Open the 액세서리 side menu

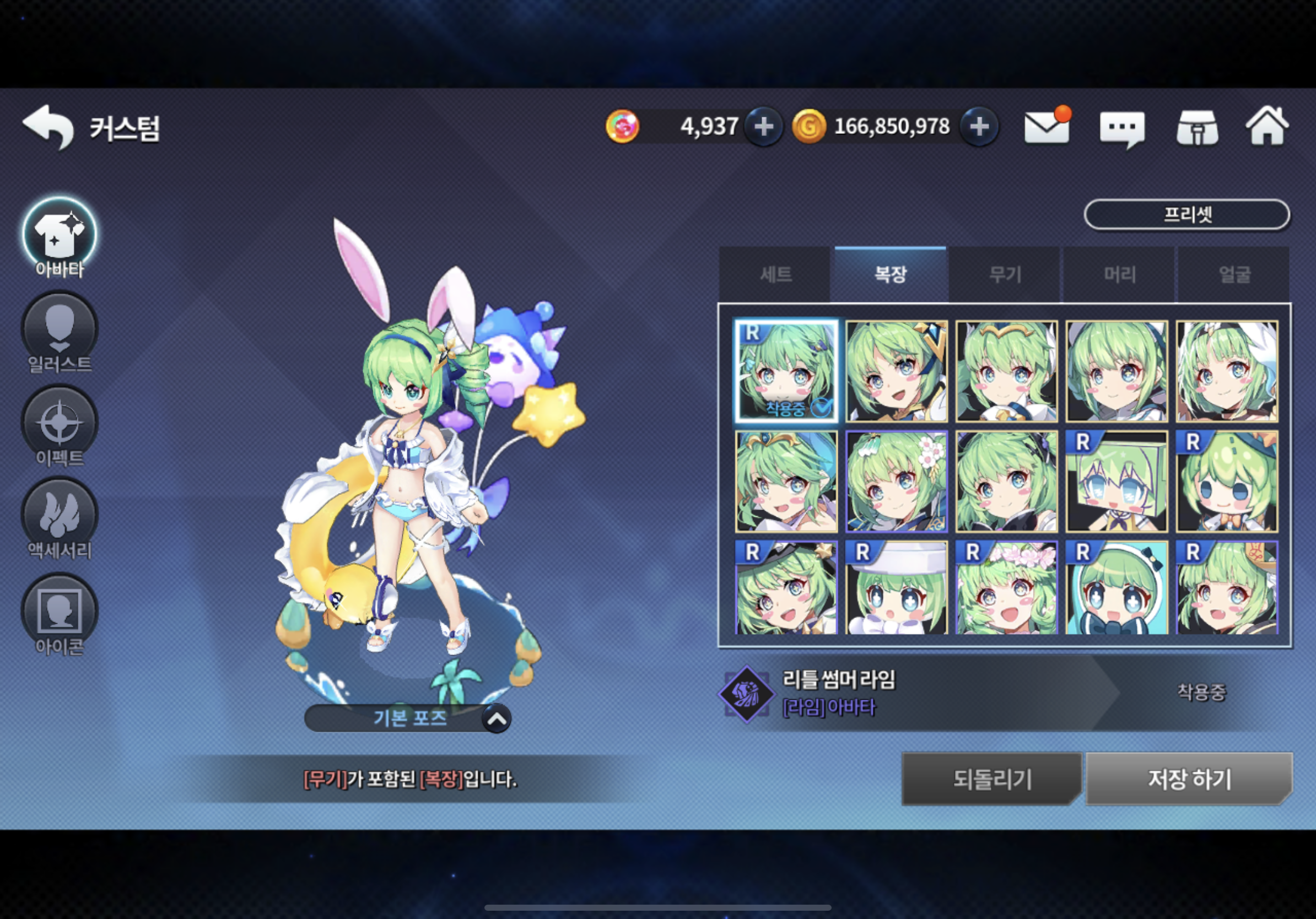pyautogui.click(x=60, y=520)
